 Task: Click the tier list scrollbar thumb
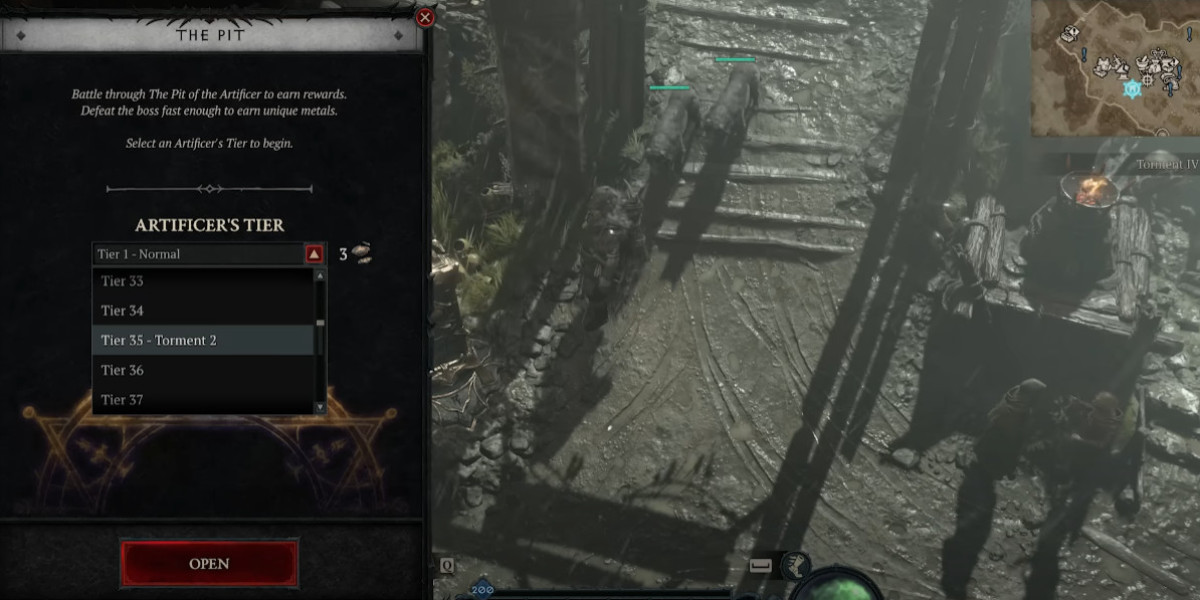click(320, 323)
